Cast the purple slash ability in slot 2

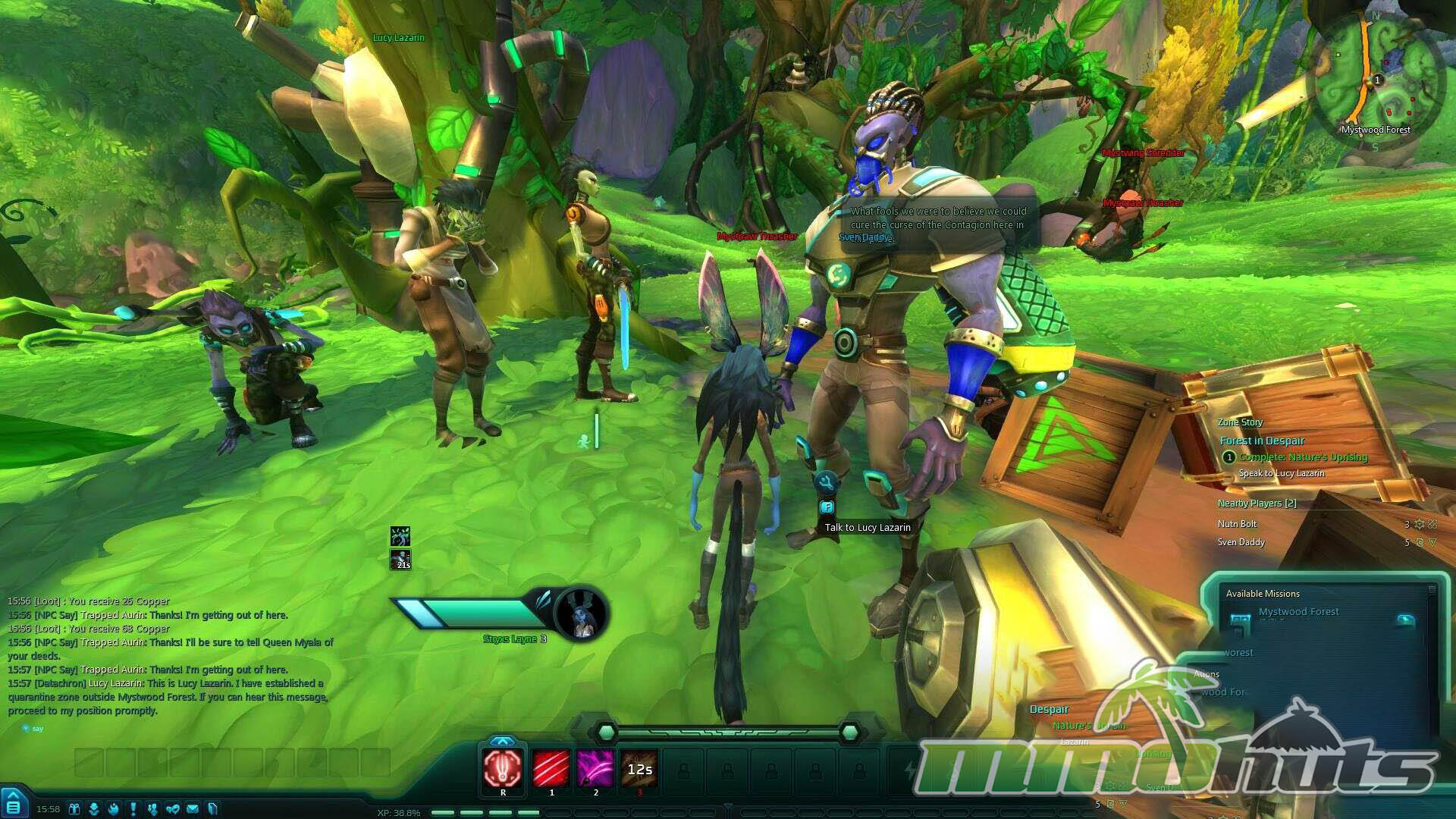pyautogui.click(x=595, y=769)
